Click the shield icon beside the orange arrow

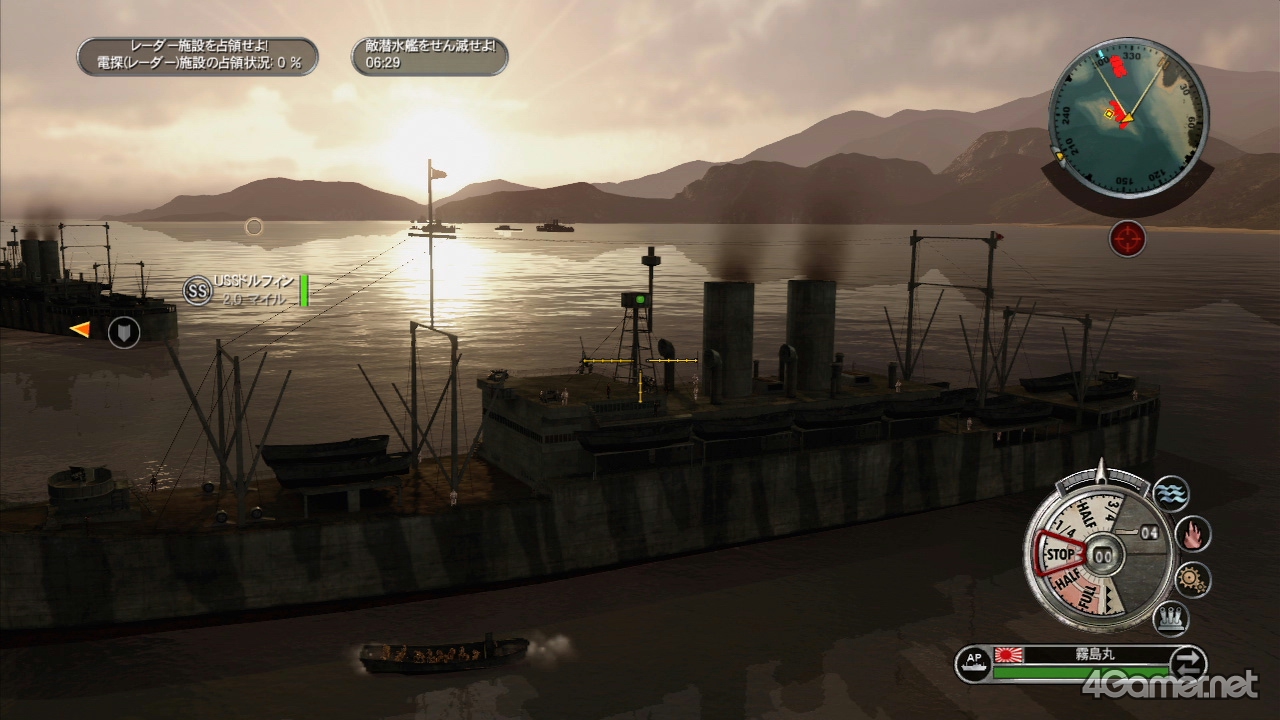point(124,331)
